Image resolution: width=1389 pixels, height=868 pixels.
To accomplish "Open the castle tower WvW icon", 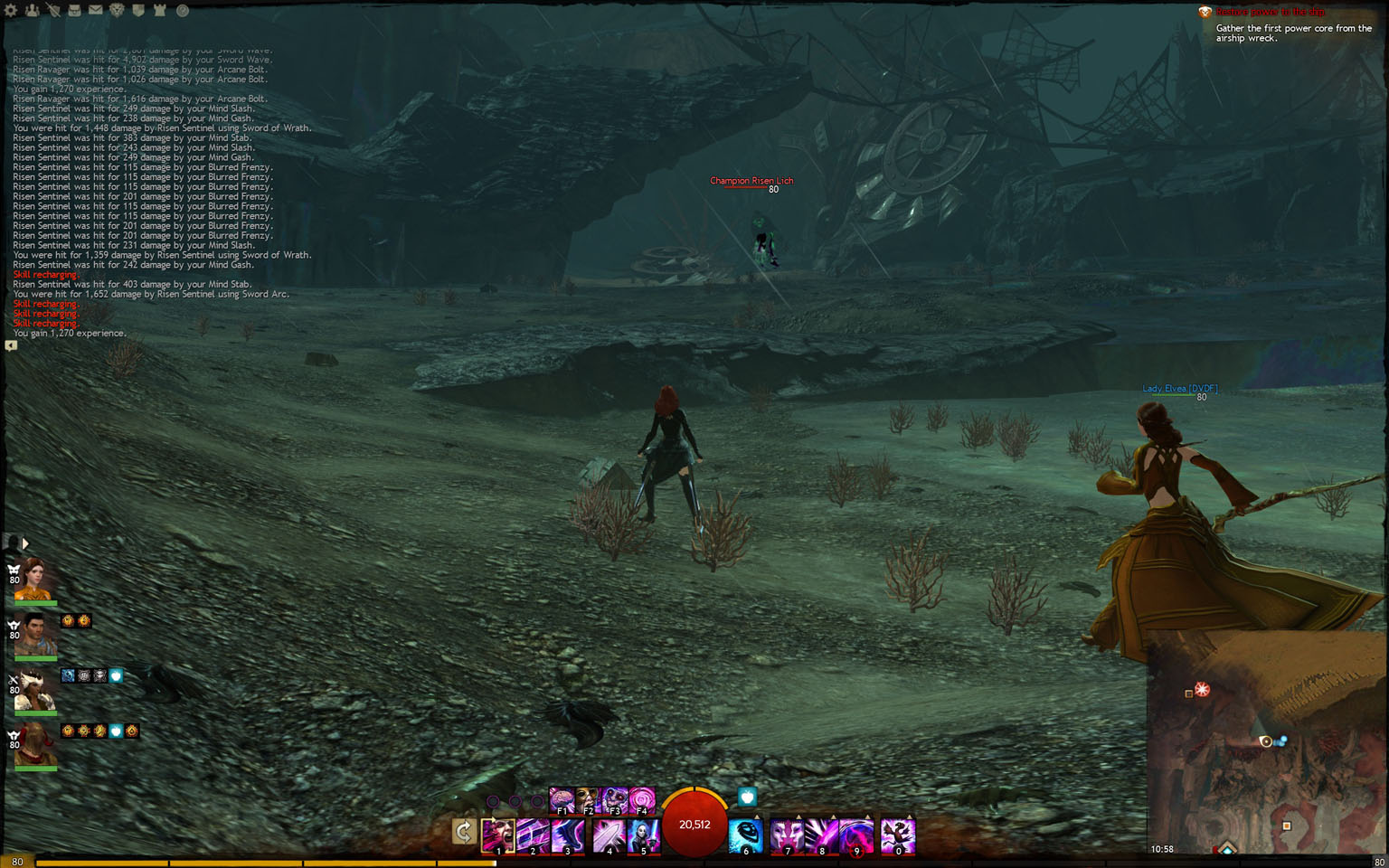I will pos(160,11).
